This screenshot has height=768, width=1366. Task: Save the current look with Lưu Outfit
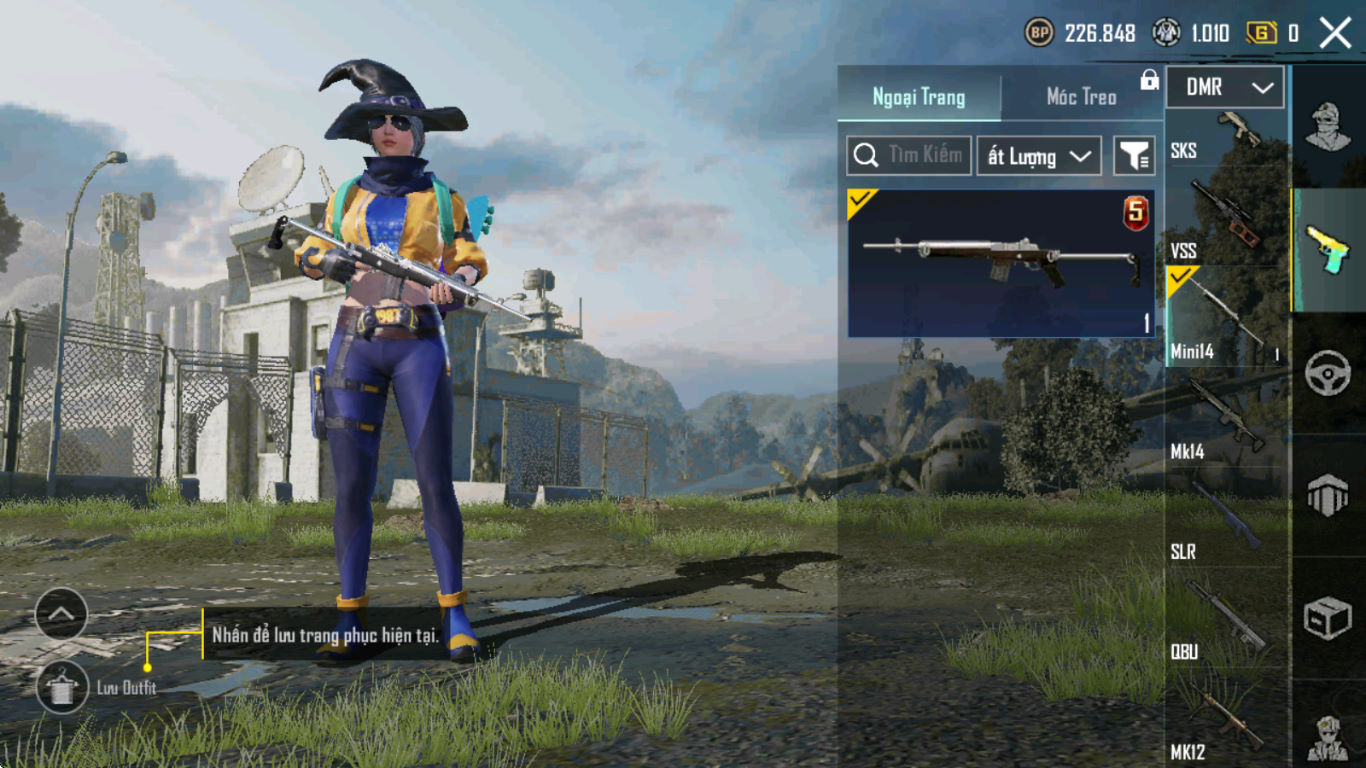pos(62,687)
